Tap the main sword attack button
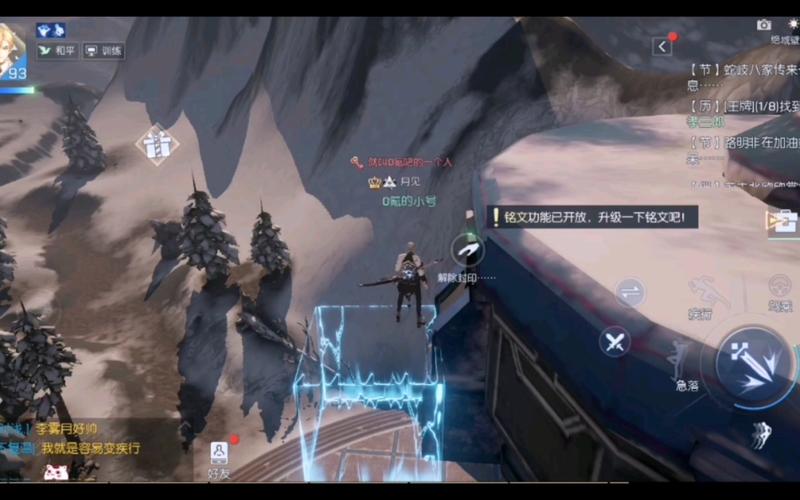The width and height of the screenshot is (800, 500). tap(756, 366)
